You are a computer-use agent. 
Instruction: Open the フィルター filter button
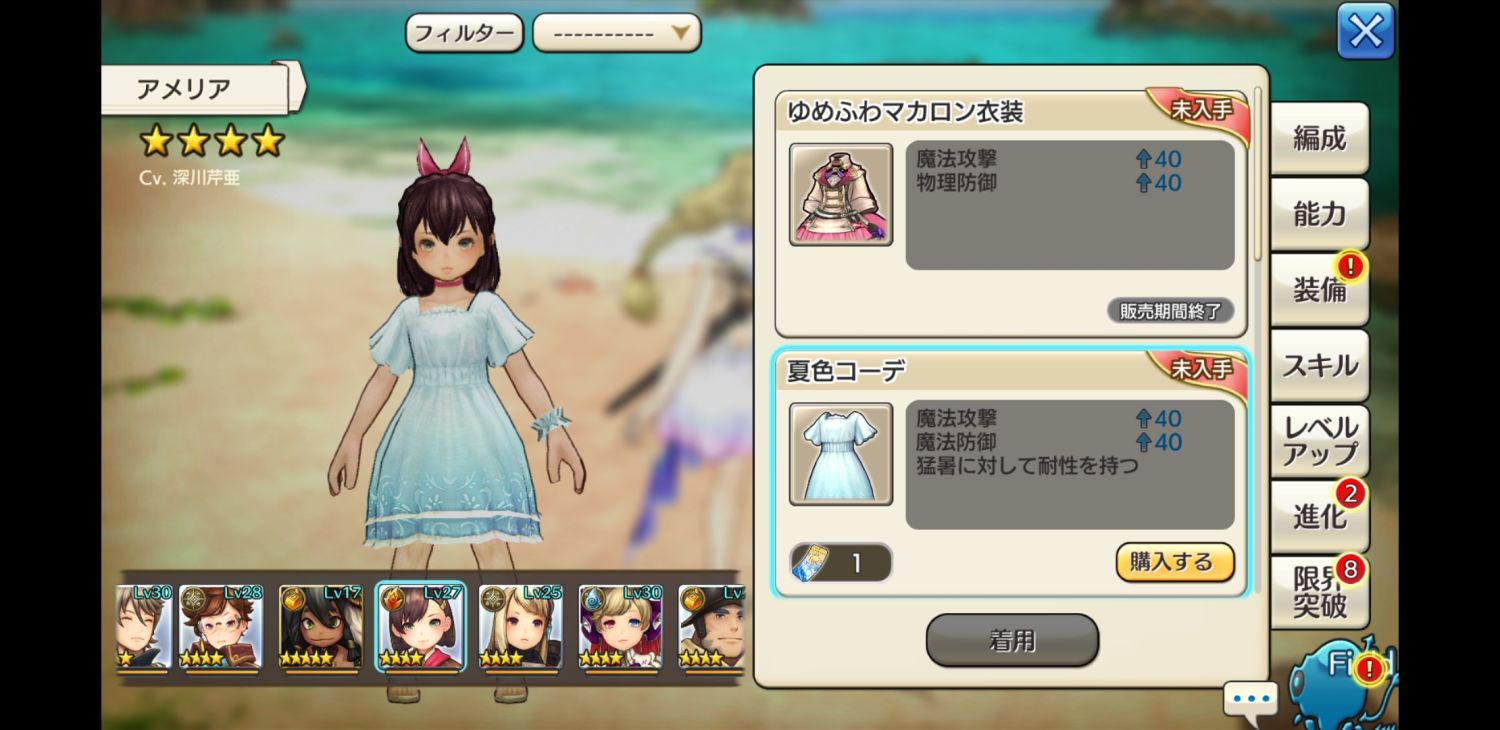click(x=464, y=33)
